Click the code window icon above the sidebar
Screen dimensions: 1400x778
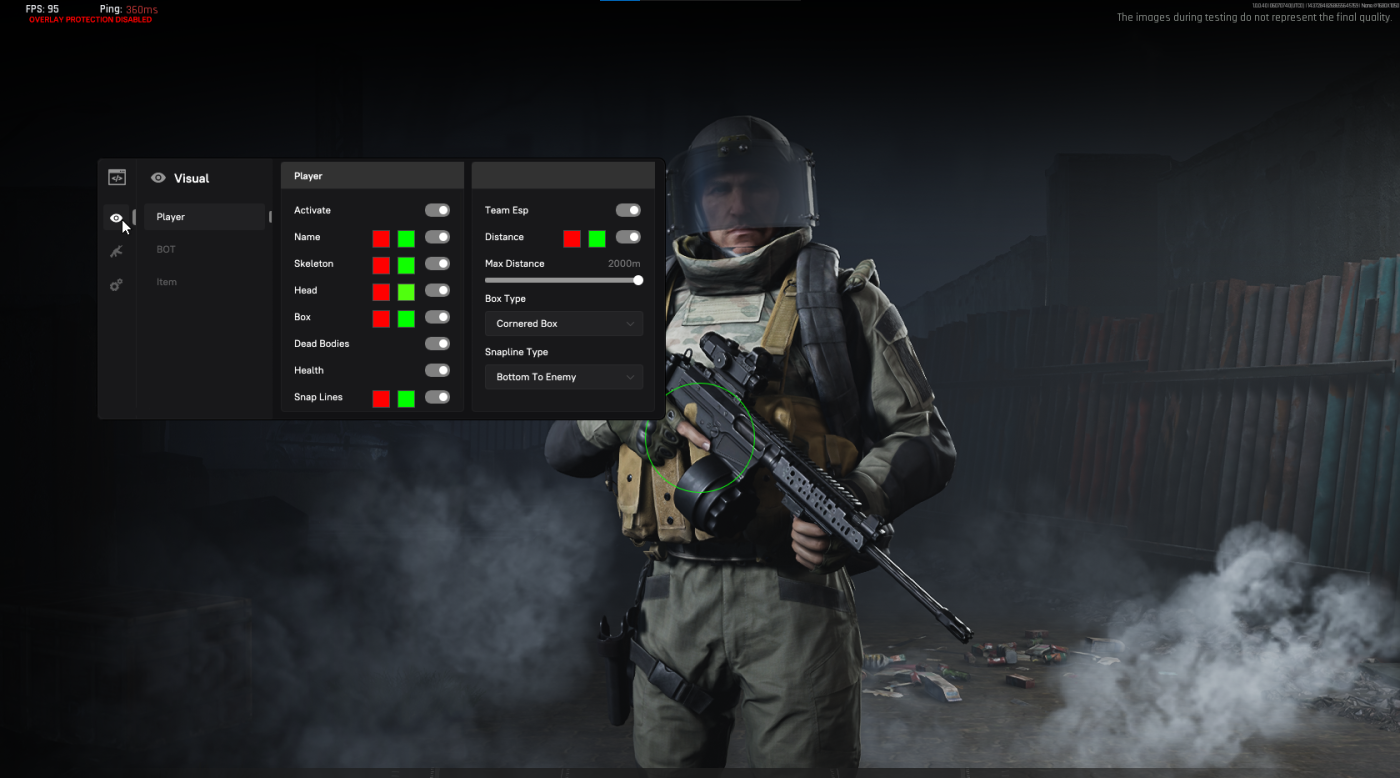(x=117, y=178)
